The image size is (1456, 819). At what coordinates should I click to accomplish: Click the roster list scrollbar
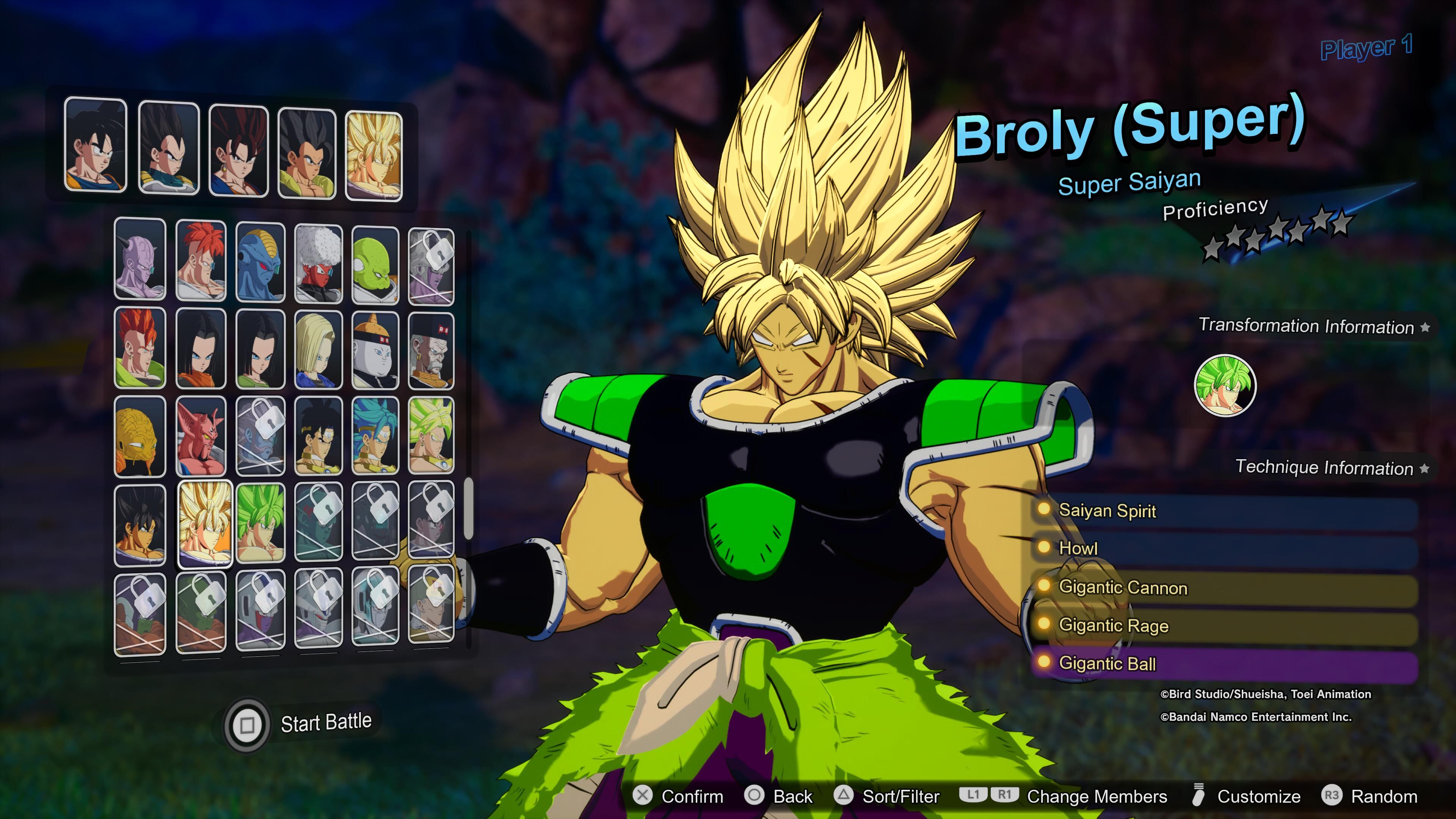[468, 509]
